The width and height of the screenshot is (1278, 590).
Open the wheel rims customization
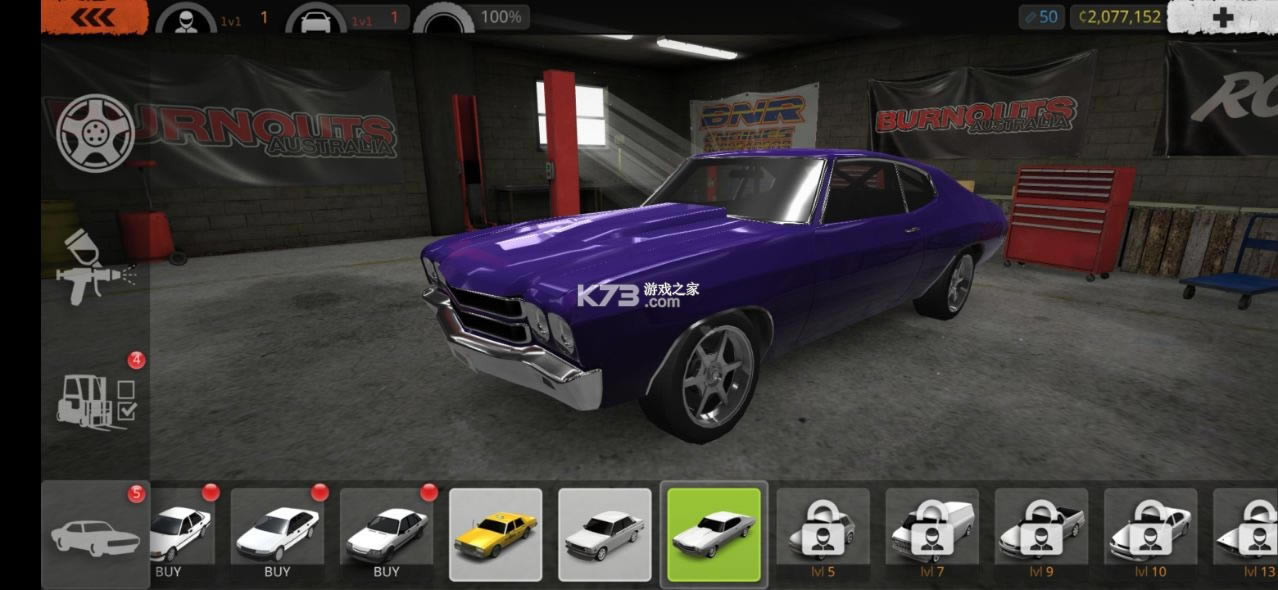coord(95,132)
